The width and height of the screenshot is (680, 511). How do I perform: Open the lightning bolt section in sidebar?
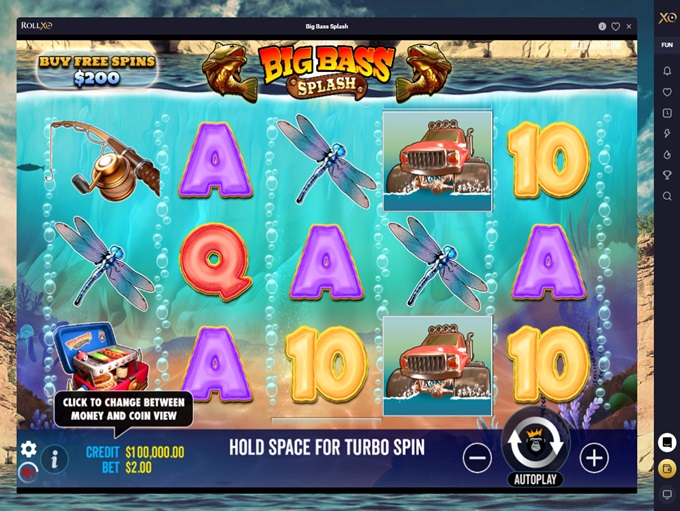667,133
